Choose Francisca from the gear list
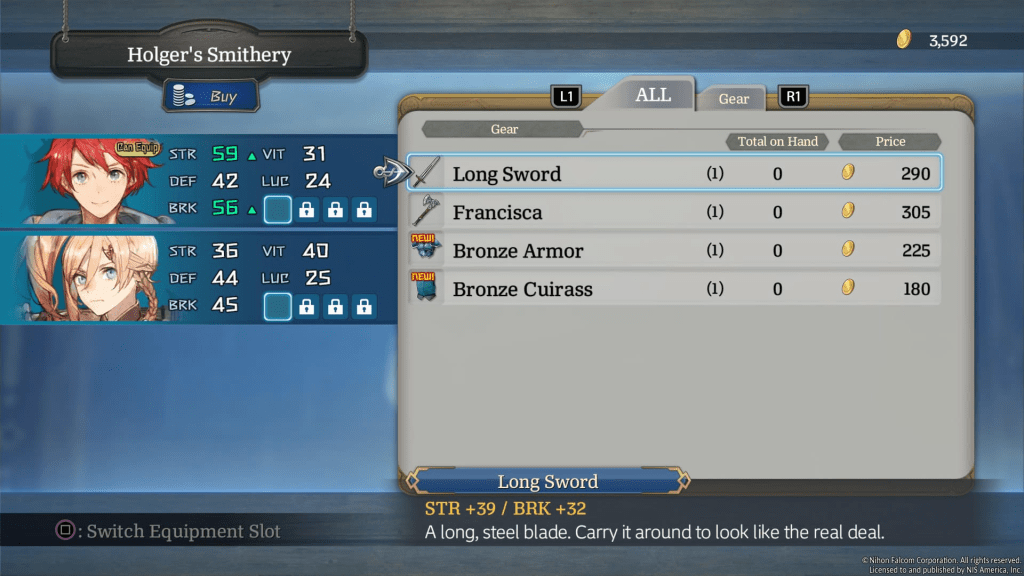Screen dimensions: 1024x576 [x=673, y=212]
